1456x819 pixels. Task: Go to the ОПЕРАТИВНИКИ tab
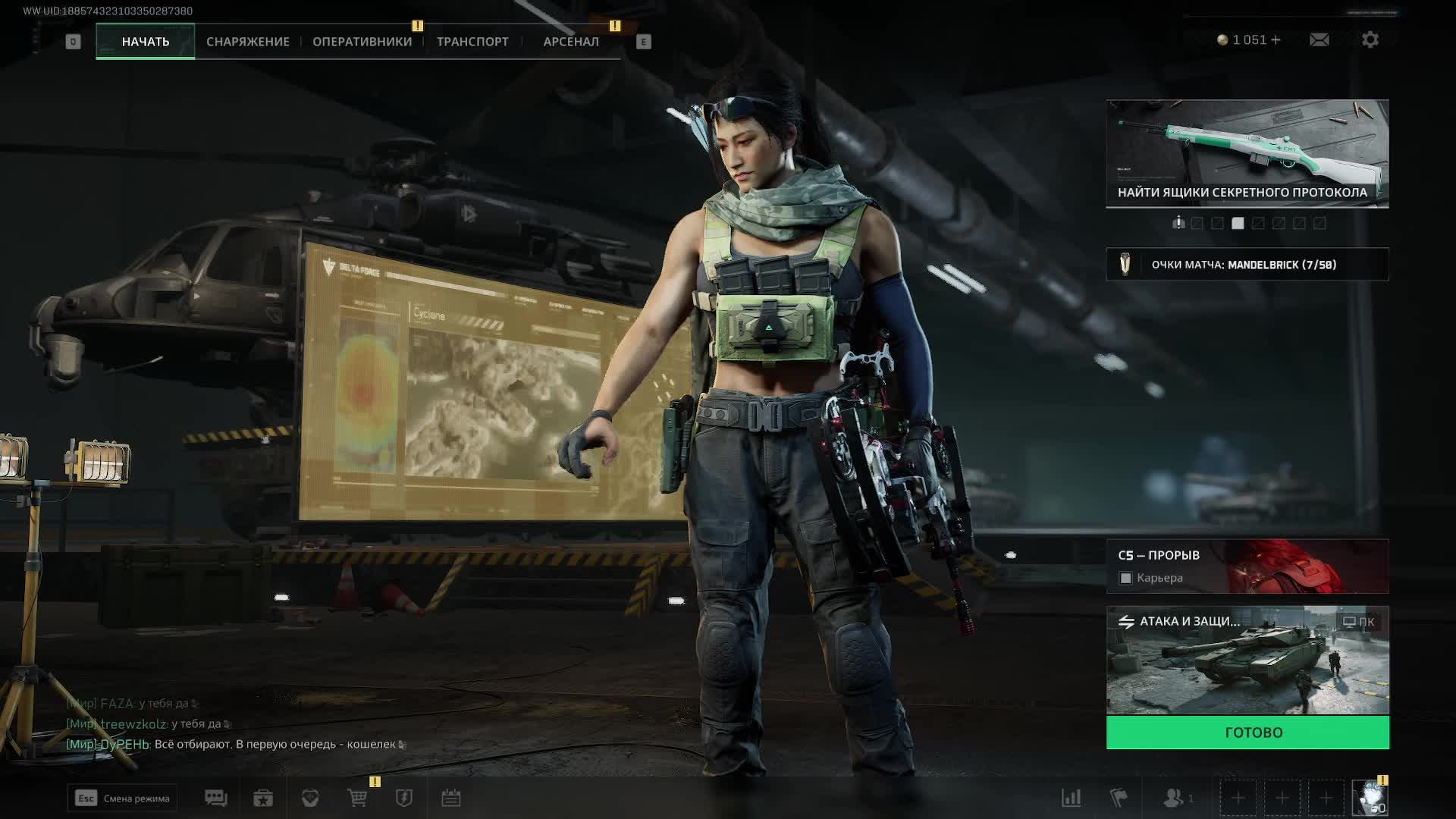click(x=362, y=42)
